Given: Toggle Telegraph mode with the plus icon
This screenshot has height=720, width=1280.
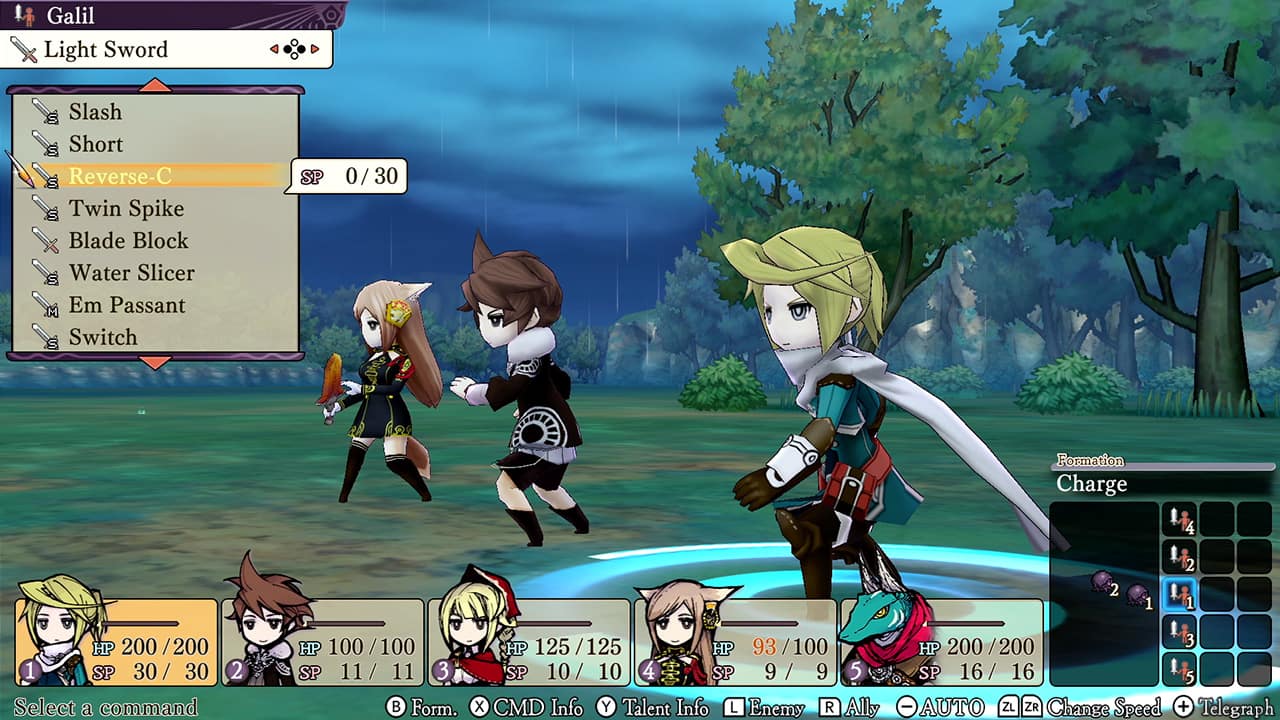Looking at the screenshot, I should (x=1182, y=706).
